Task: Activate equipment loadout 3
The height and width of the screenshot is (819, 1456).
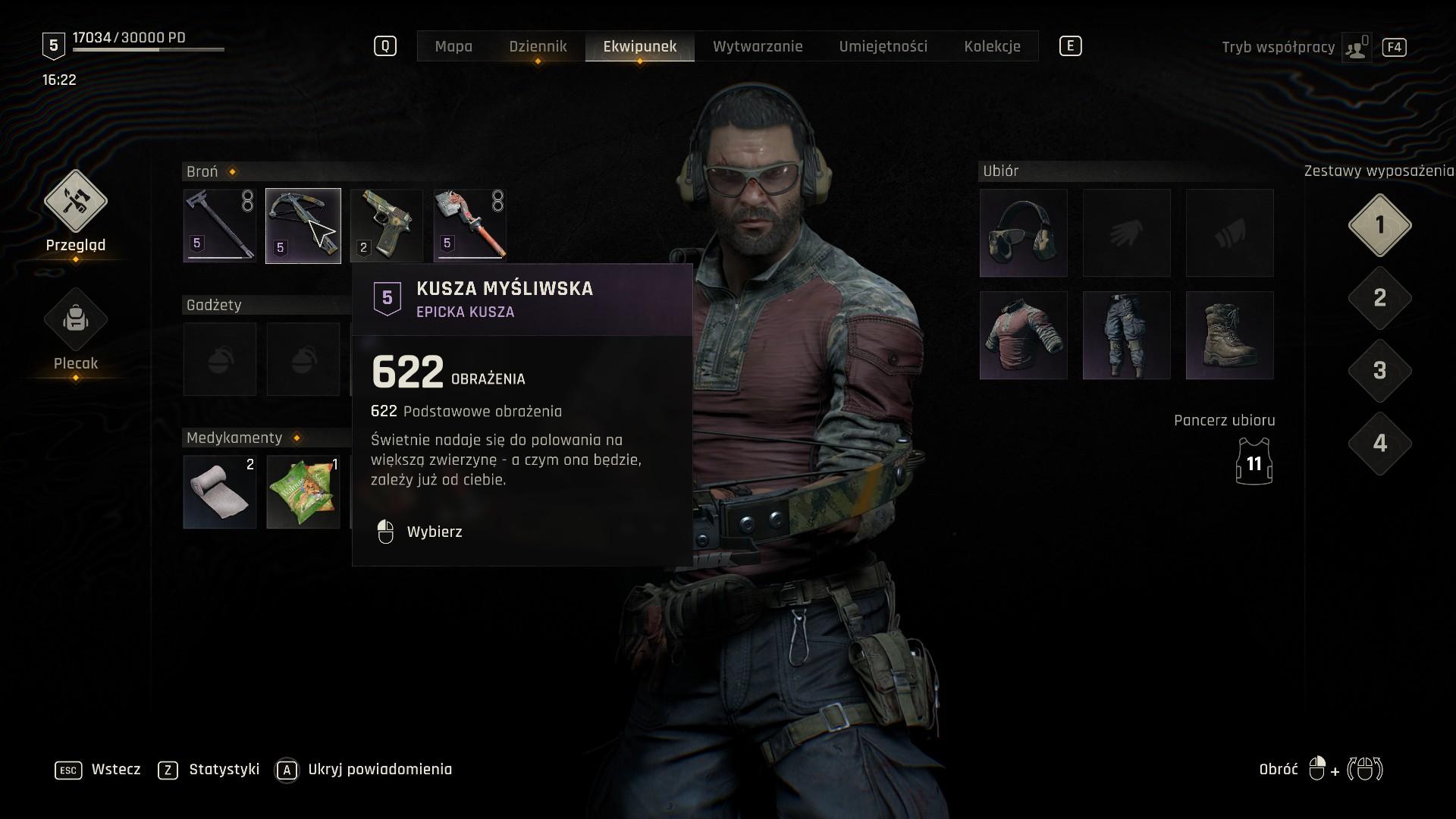Action: pyautogui.click(x=1379, y=371)
